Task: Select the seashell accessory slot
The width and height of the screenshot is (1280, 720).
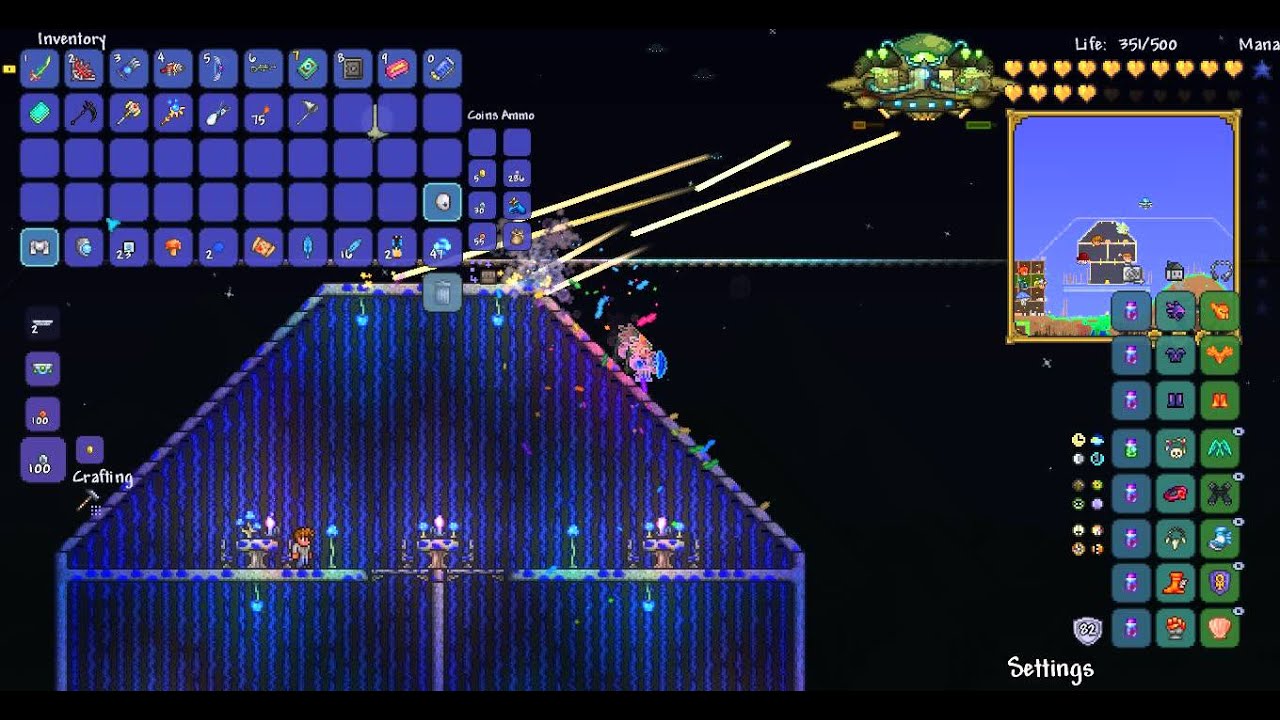Action: click(x=1220, y=629)
